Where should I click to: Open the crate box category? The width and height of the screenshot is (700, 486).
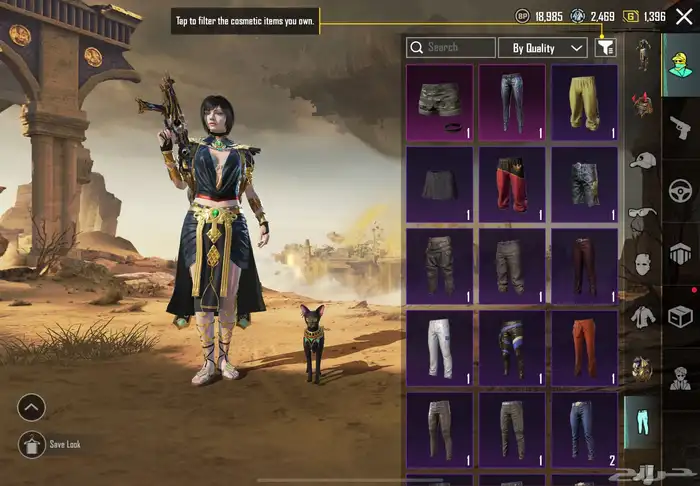681,316
